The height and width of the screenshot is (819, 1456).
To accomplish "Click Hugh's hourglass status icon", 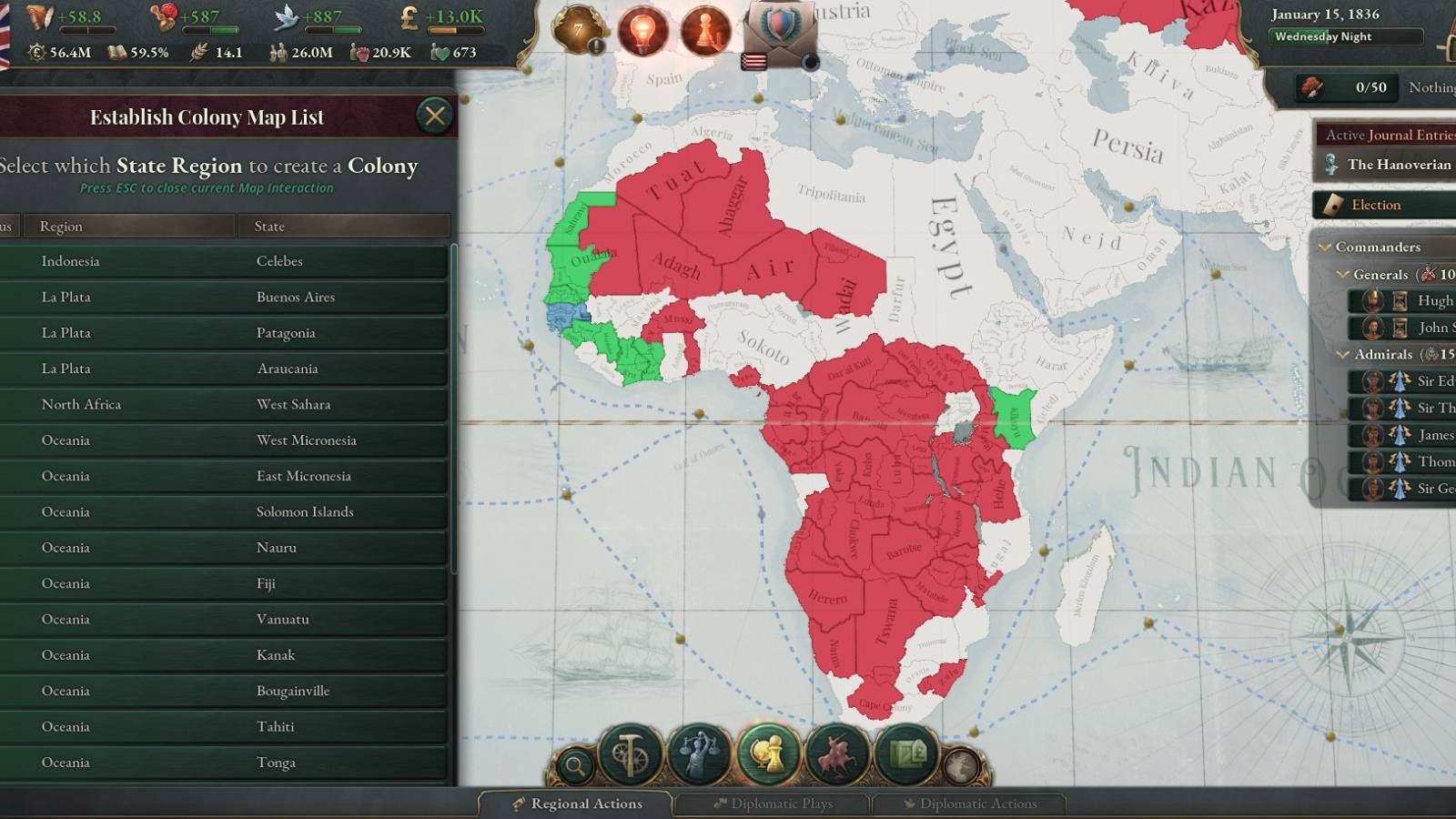I will pyautogui.click(x=1400, y=300).
